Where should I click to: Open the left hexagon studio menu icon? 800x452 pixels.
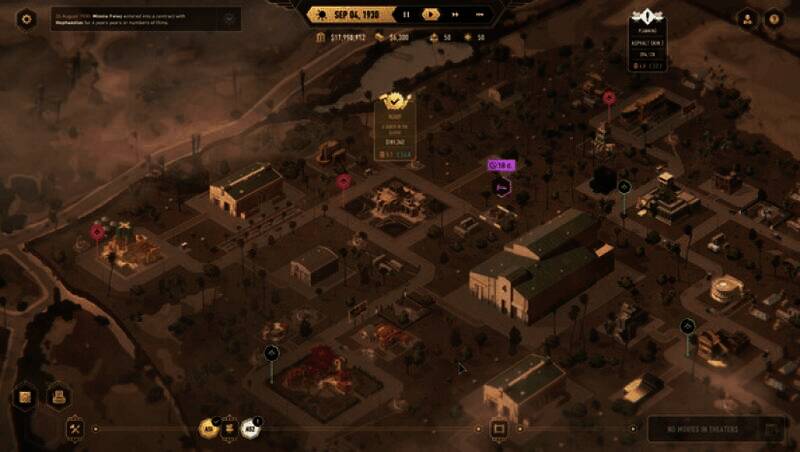pos(27,397)
